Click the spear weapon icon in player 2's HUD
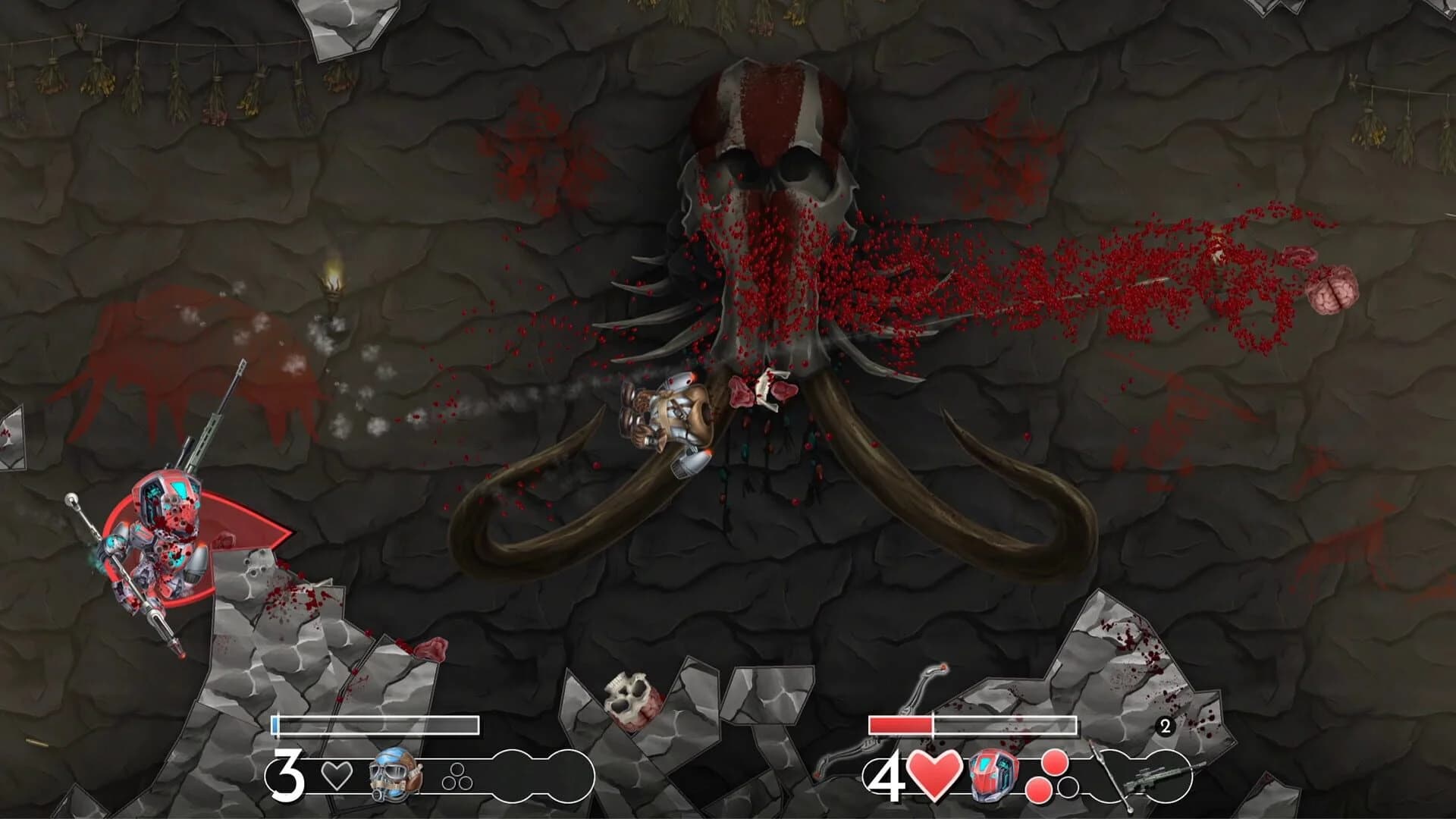Image resolution: width=1456 pixels, height=819 pixels. pyautogui.click(x=1108, y=771)
